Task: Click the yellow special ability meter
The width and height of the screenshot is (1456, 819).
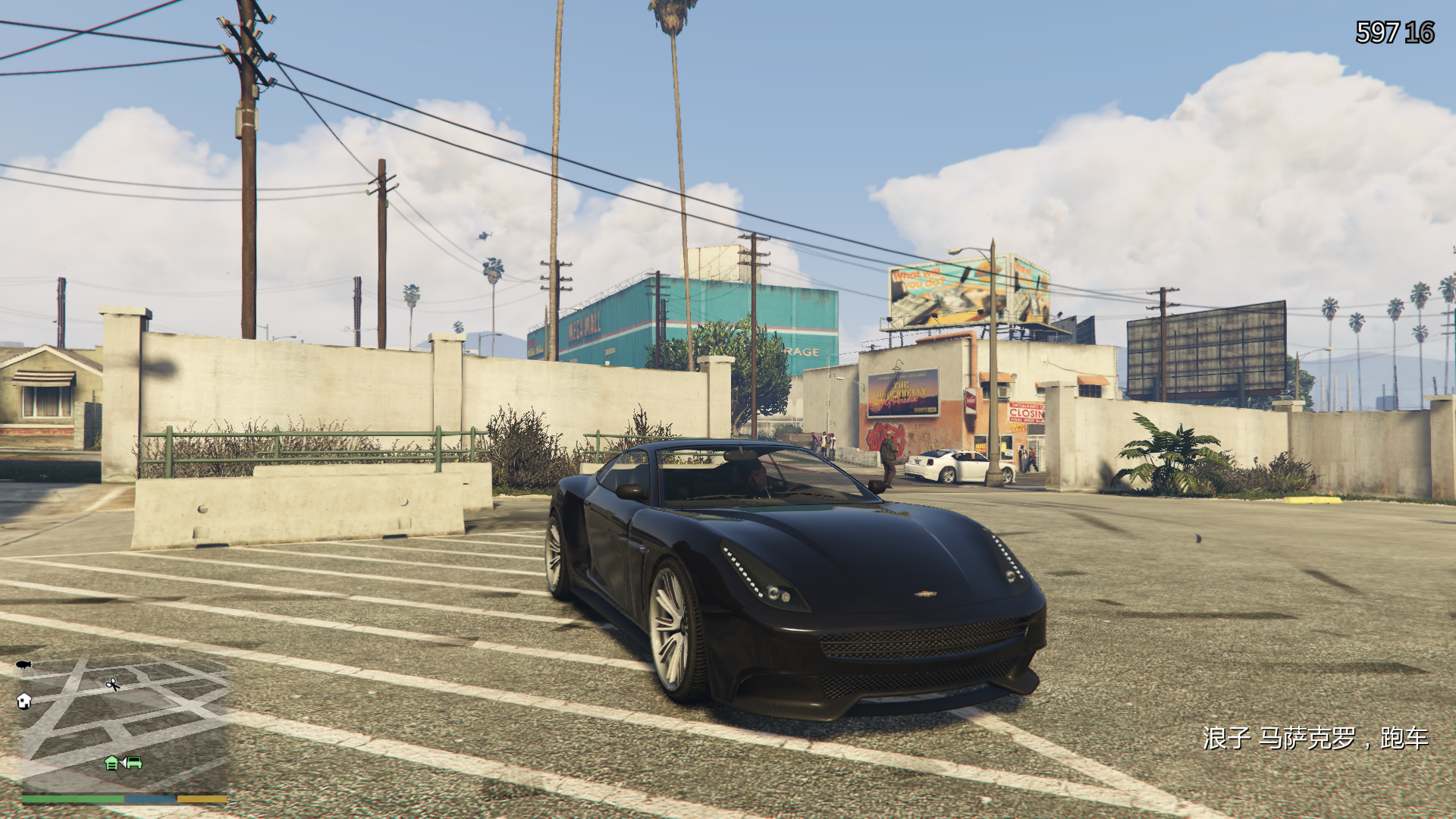Action: (202, 797)
